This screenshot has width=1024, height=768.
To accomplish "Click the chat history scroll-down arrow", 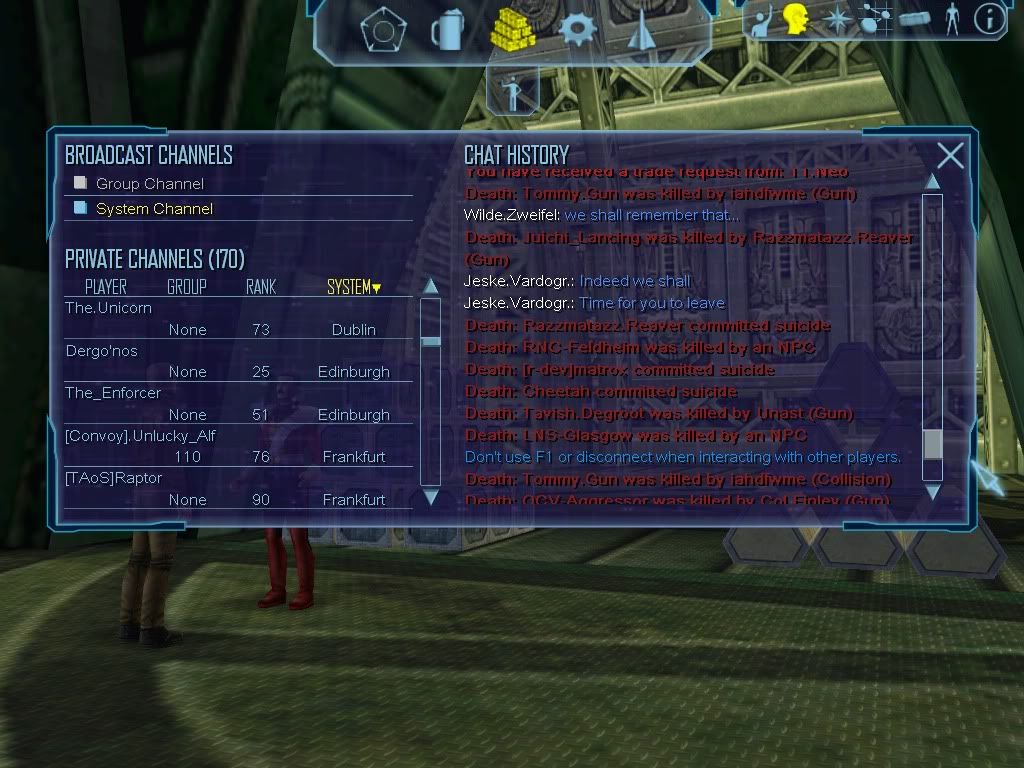I will [x=932, y=491].
